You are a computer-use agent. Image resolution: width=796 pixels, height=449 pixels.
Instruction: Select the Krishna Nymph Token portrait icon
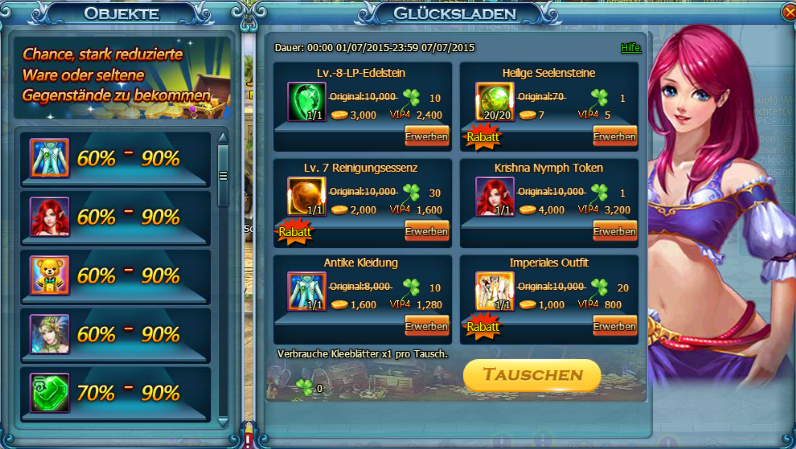point(493,196)
